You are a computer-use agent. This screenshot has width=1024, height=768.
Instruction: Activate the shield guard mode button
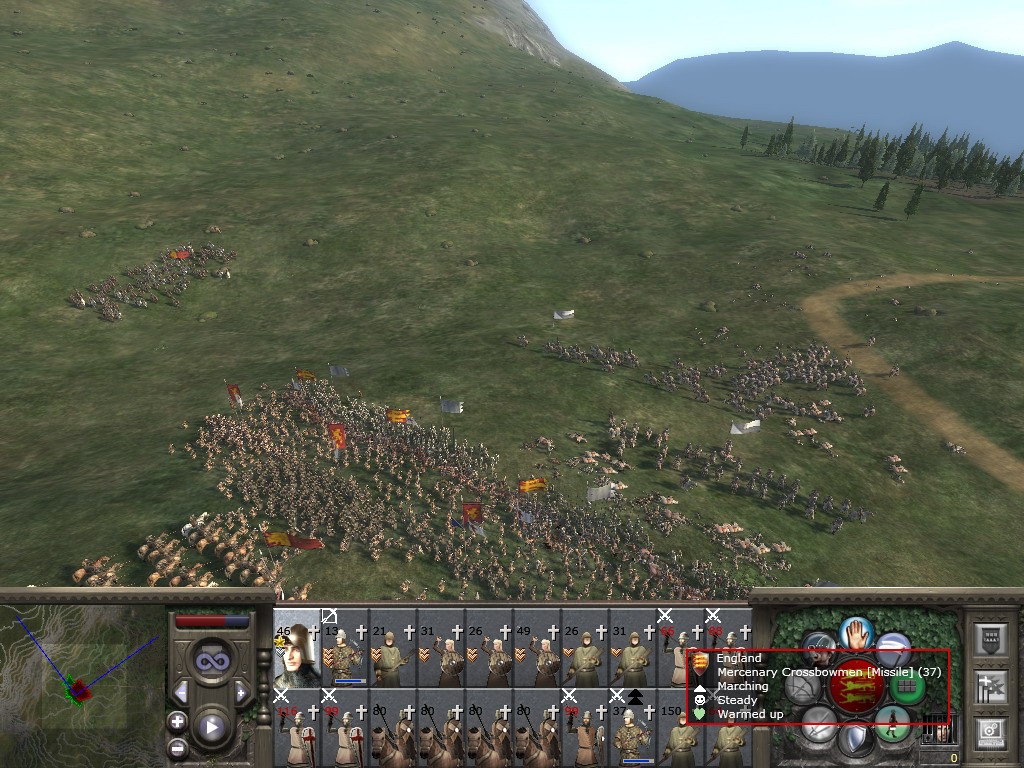pyautogui.click(x=854, y=740)
